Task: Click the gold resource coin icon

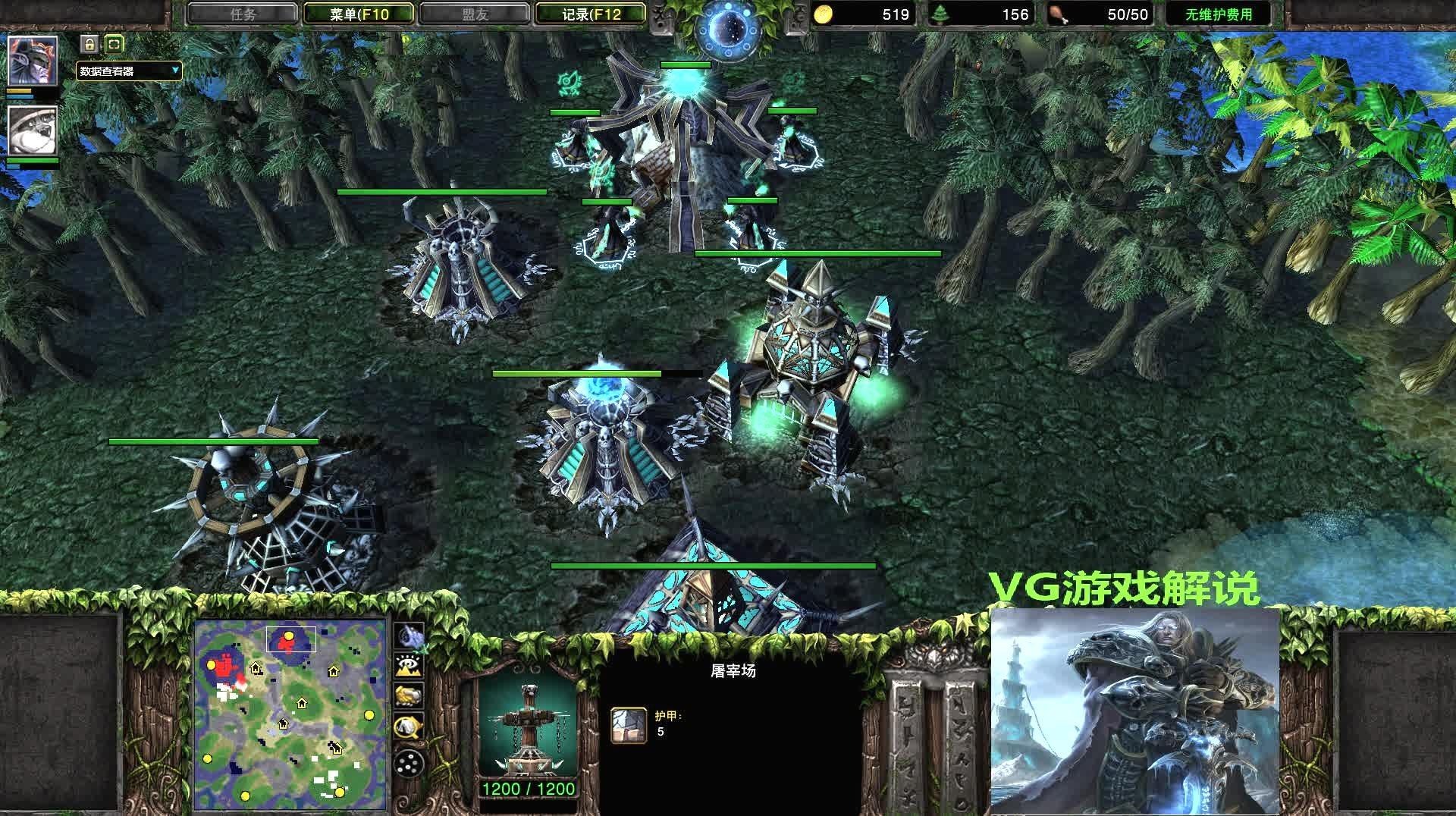Action: coord(824,14)
